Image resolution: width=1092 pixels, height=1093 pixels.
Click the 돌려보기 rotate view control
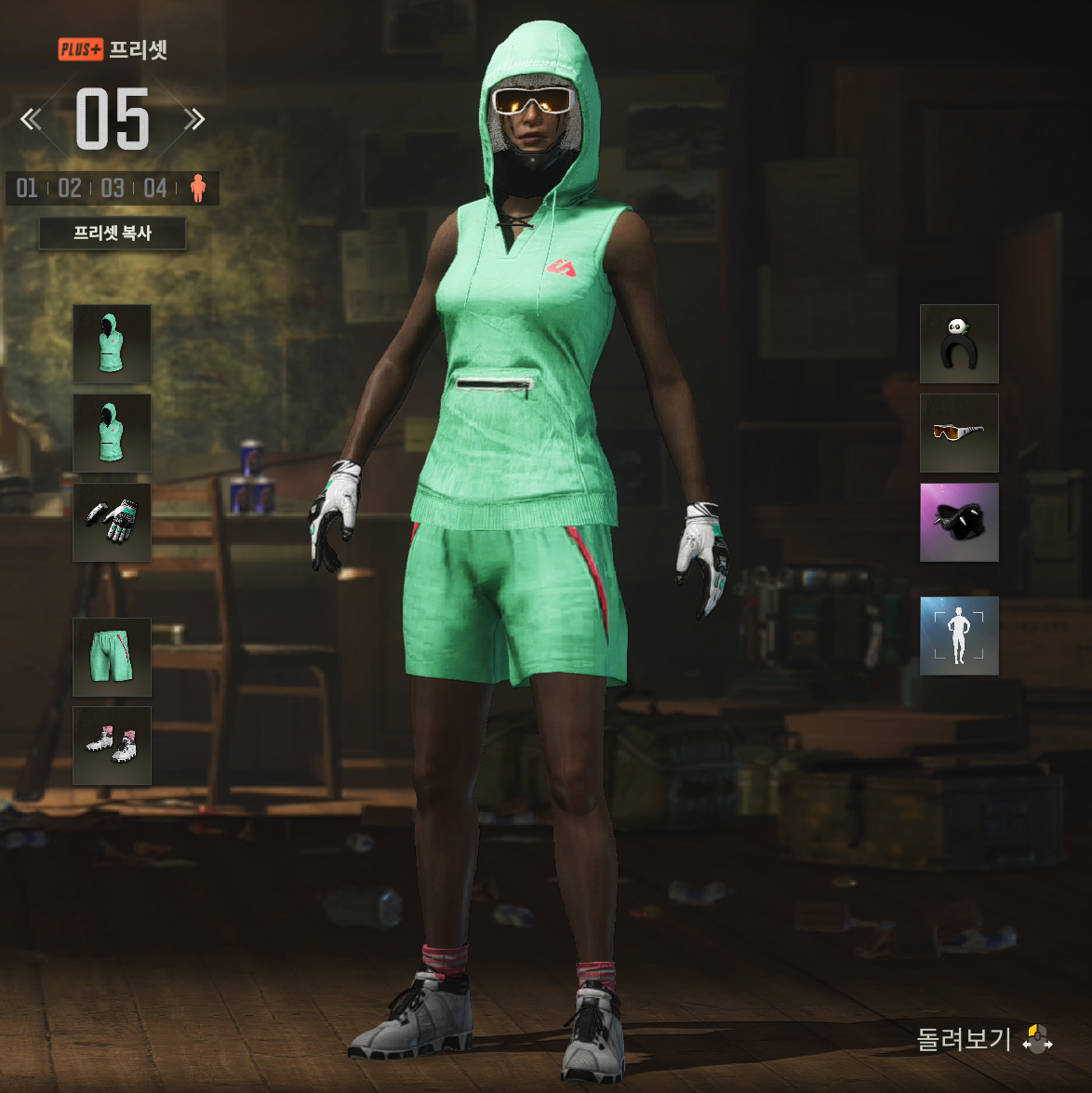coord(984,1039)
